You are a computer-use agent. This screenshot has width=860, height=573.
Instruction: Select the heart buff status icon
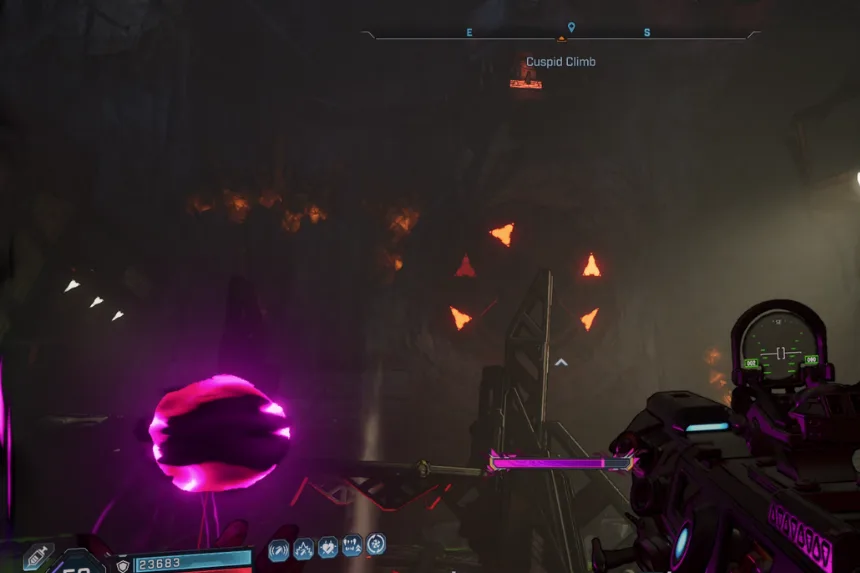coord(328,548)
